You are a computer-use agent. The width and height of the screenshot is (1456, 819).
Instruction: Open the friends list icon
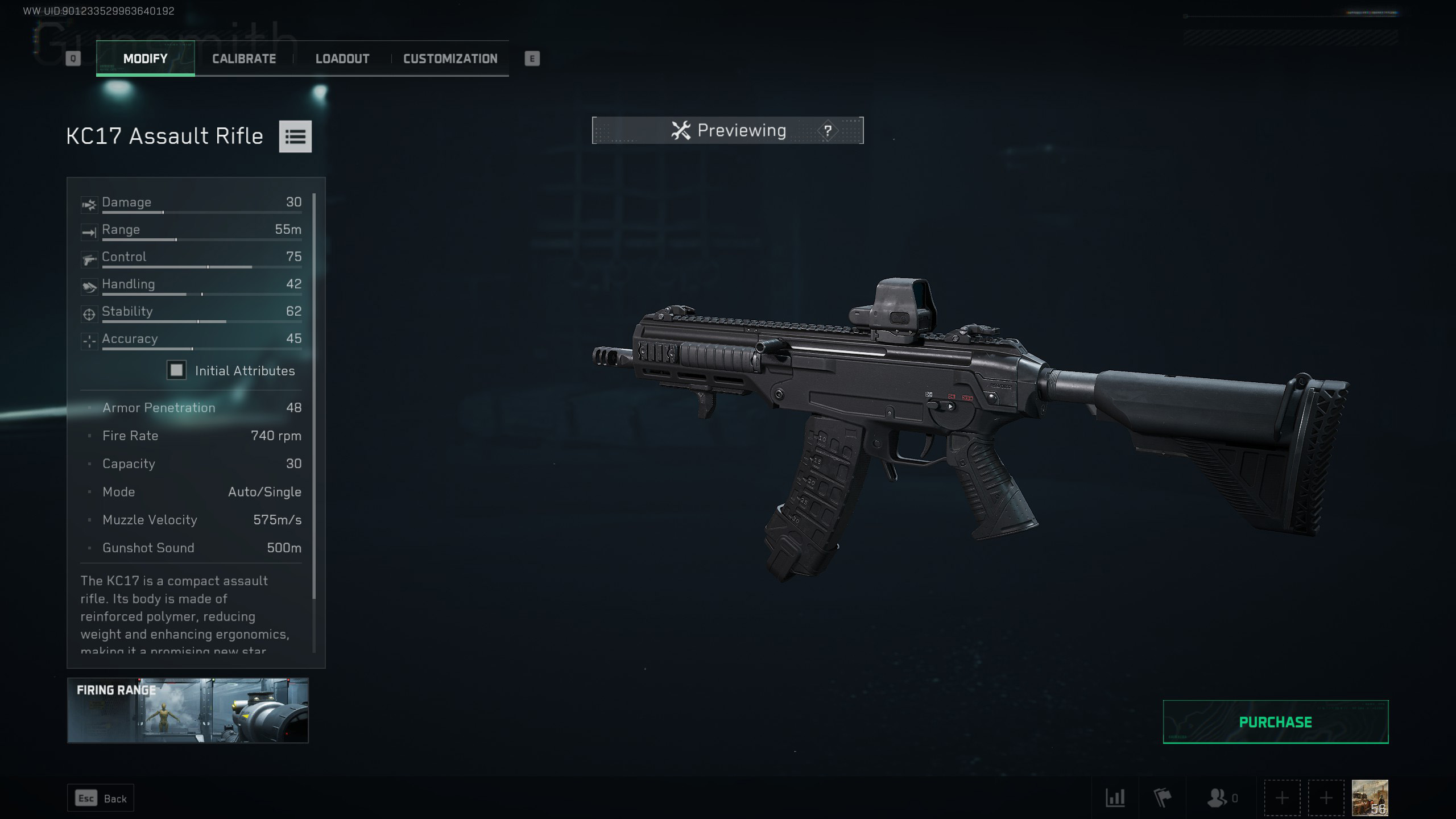[1218, 798]
